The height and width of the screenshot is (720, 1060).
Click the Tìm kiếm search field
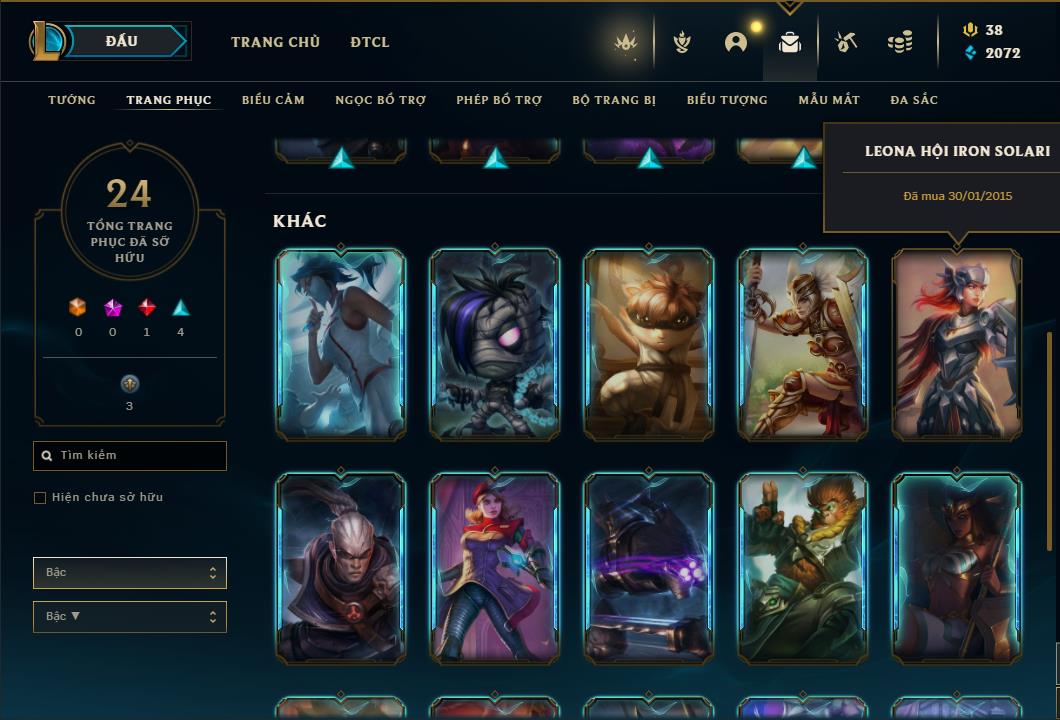[x=130, y=456]
